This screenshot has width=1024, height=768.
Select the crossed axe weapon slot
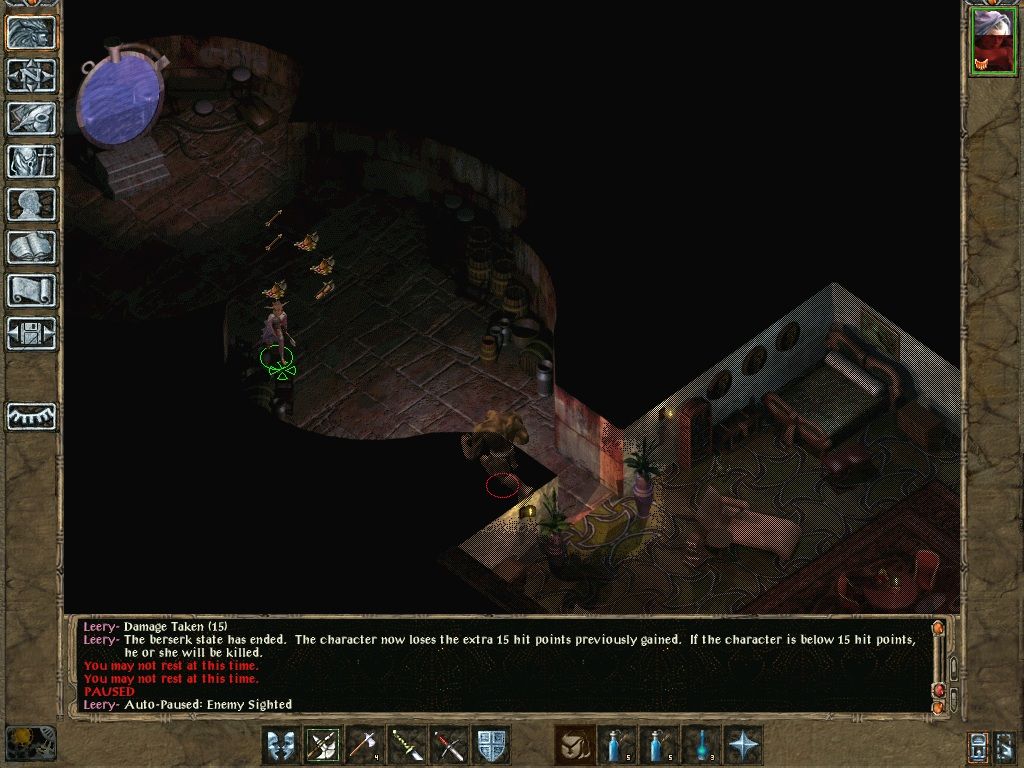click(324, 745)
